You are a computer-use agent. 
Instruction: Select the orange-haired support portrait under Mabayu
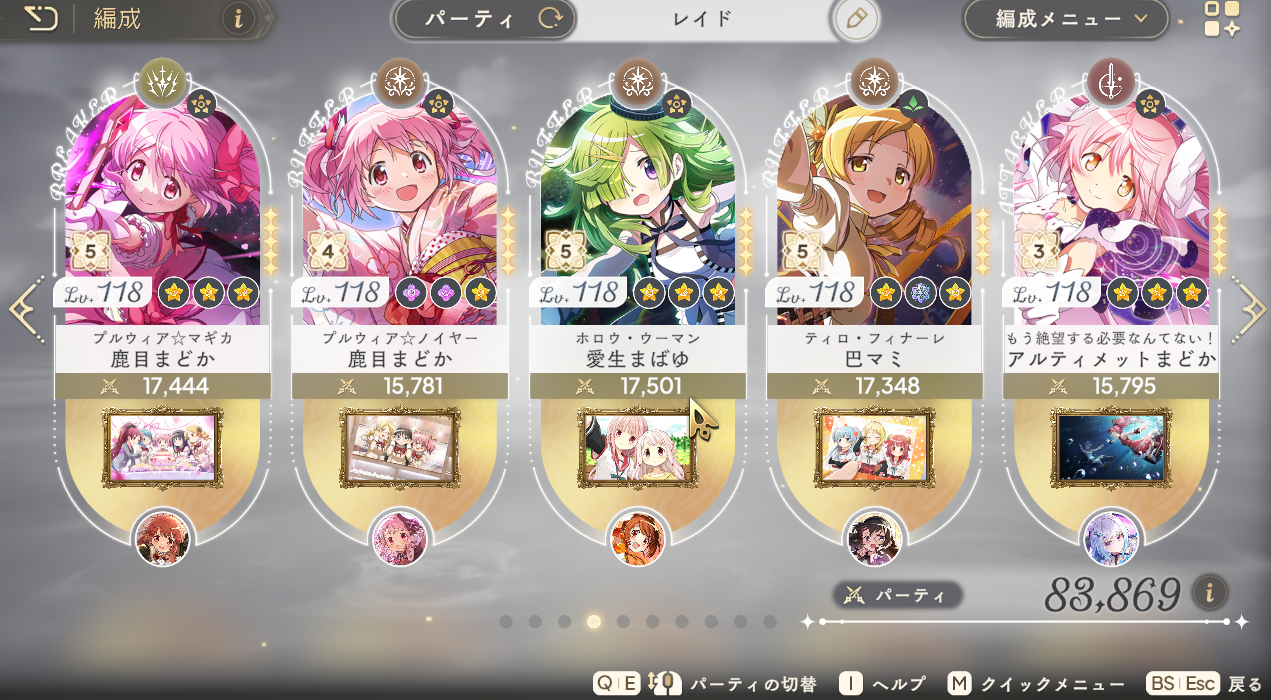click(637, 537)
